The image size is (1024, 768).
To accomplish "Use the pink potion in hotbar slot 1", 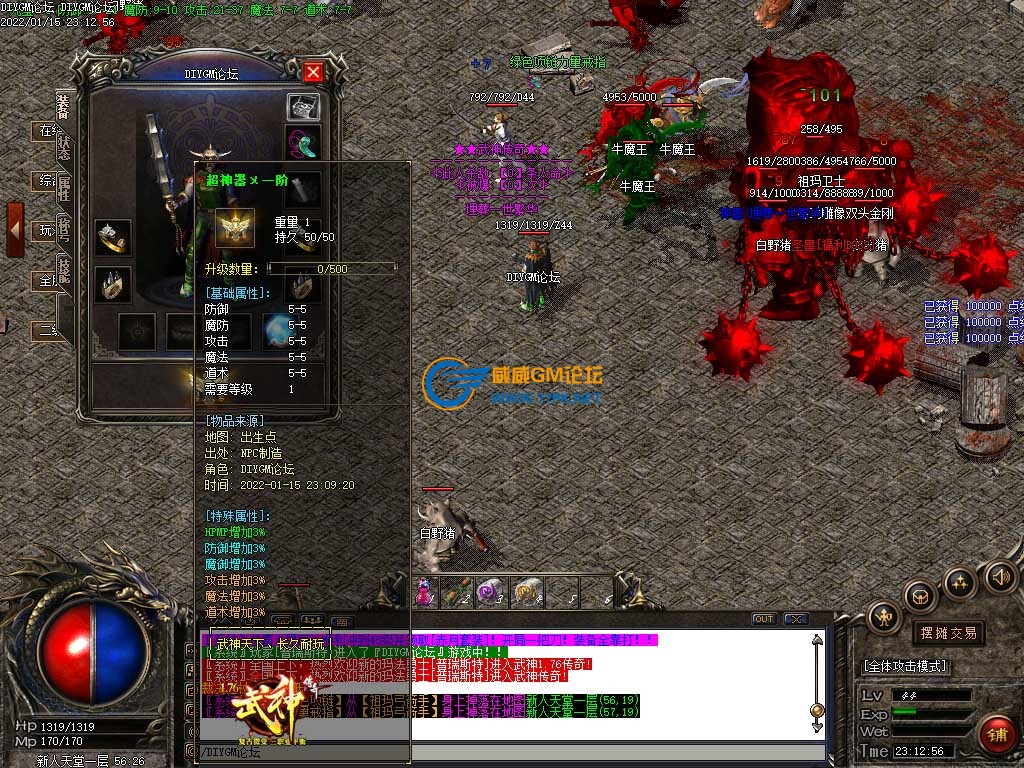I will 423,592.
